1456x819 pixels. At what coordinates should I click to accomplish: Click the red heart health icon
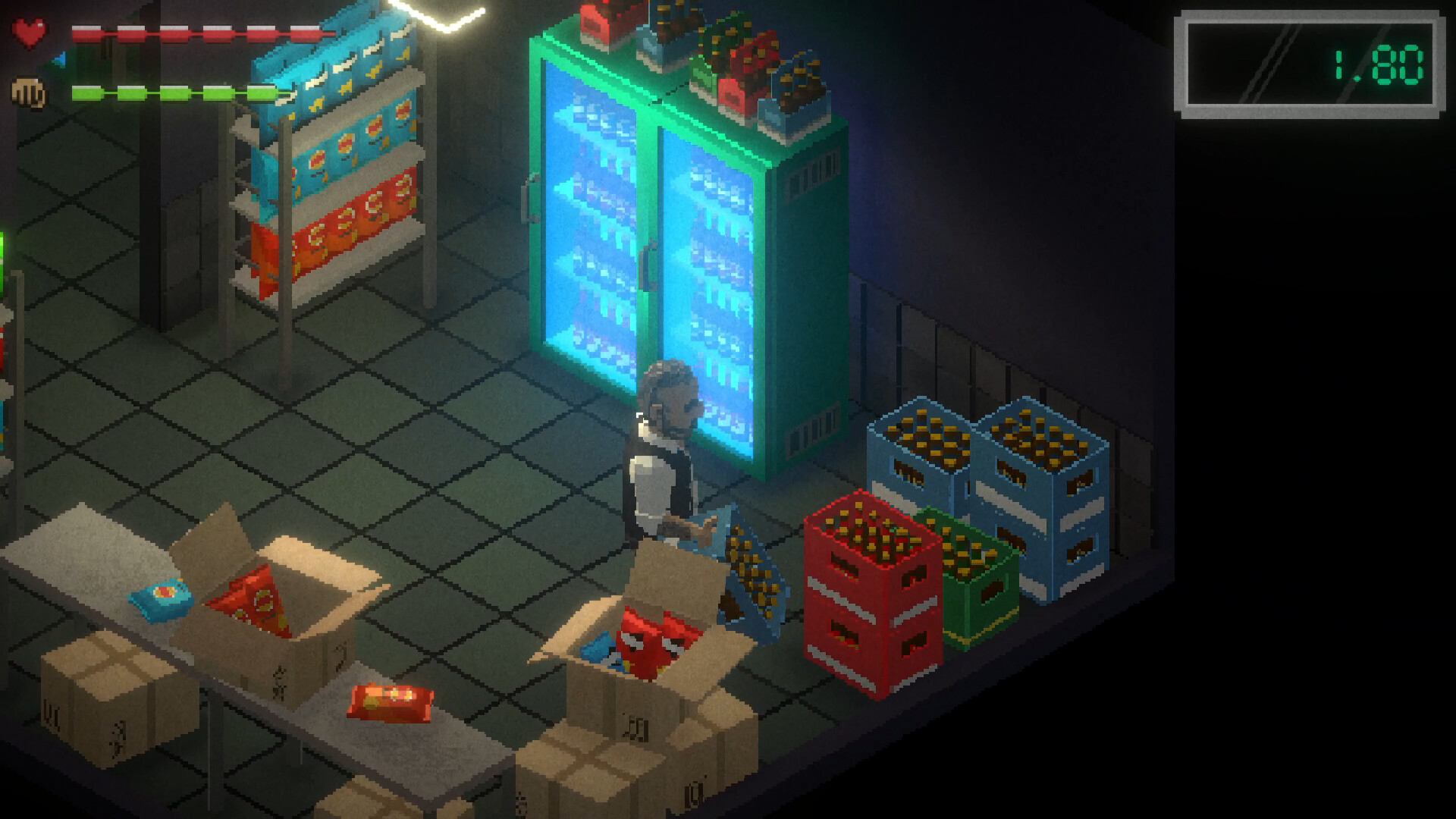[29, 33]
